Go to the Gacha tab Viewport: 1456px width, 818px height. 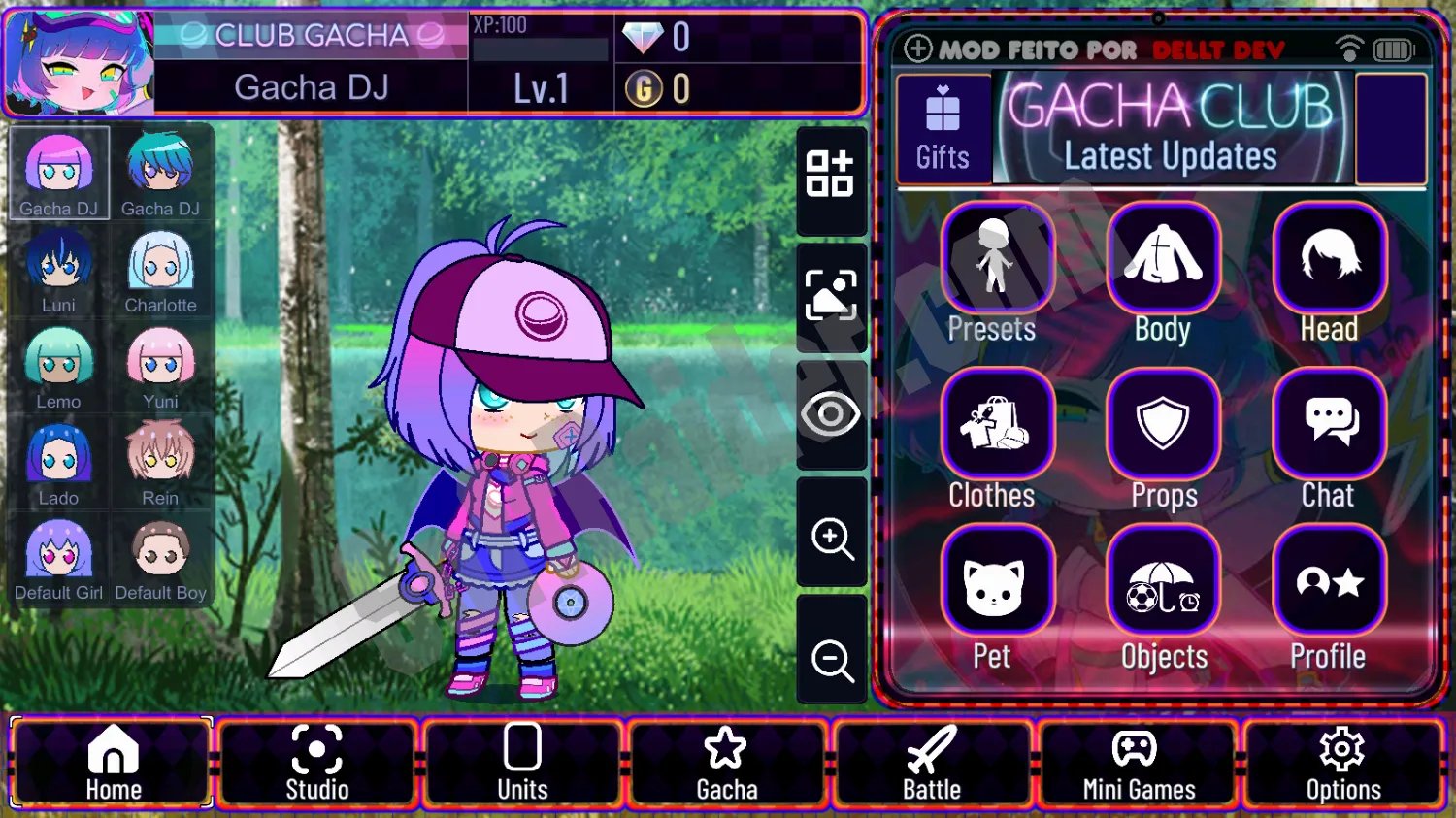726,763
